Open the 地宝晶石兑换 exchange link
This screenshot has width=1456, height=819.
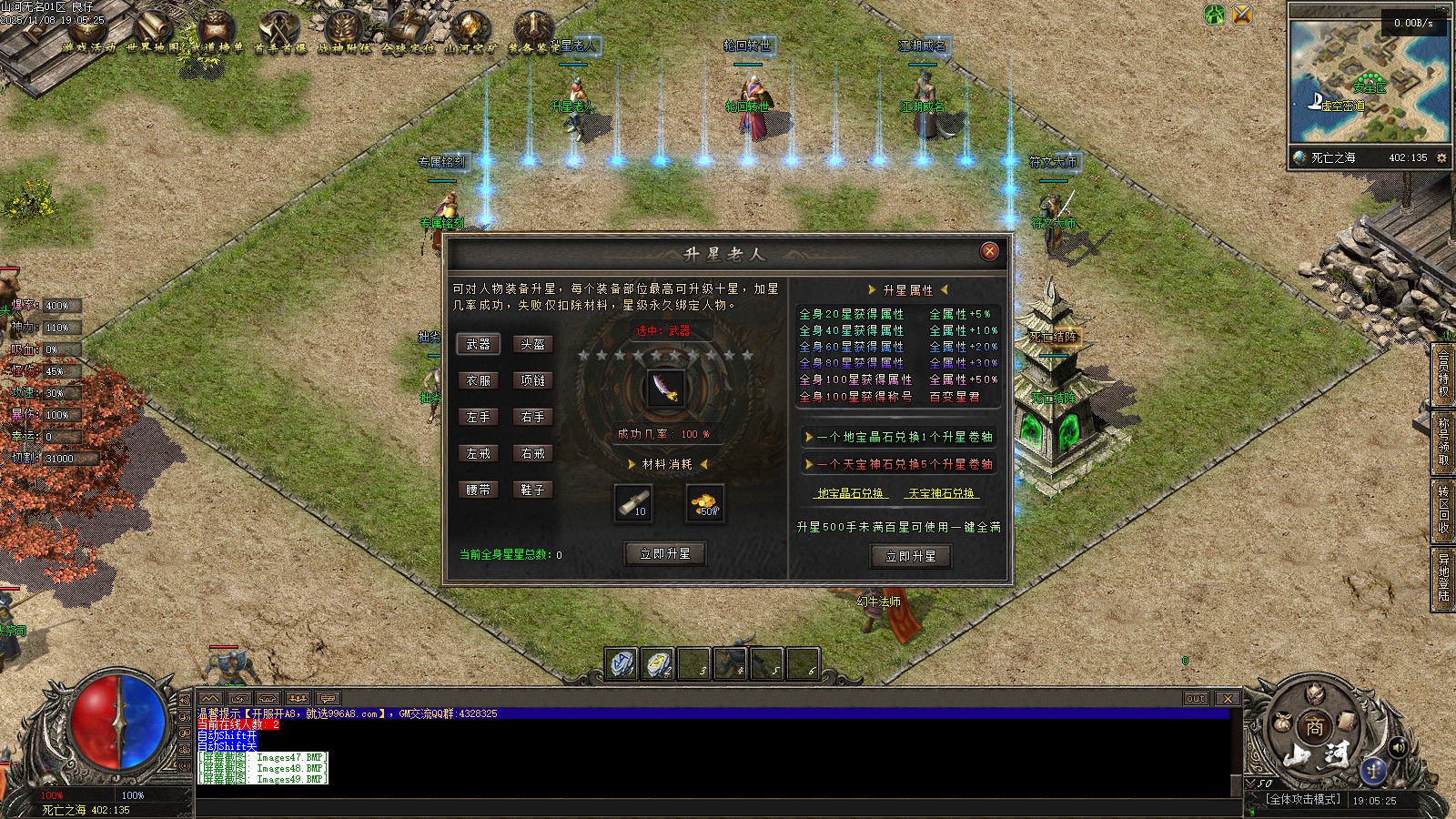point(850,493)
